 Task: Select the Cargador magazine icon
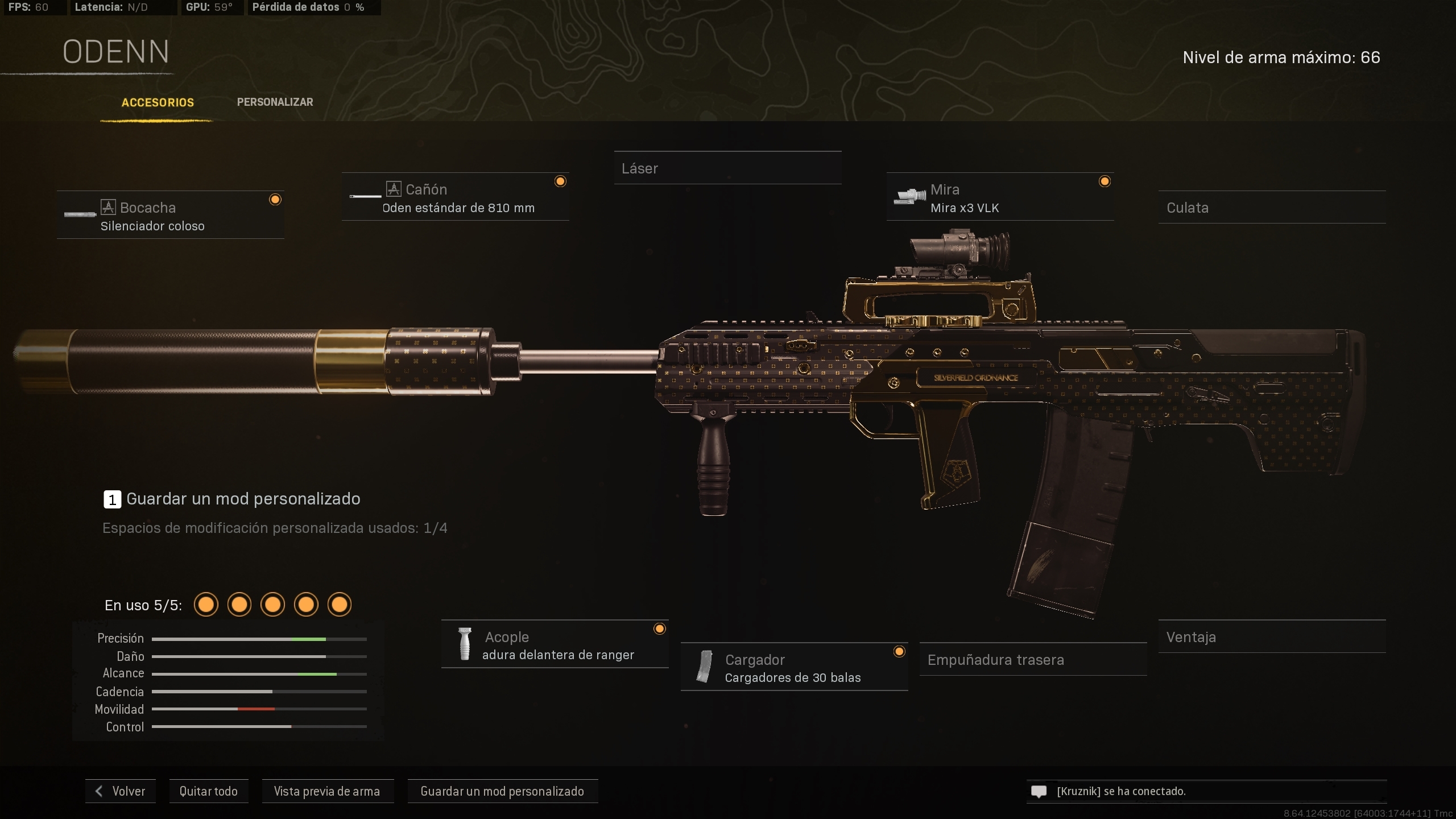705,667
